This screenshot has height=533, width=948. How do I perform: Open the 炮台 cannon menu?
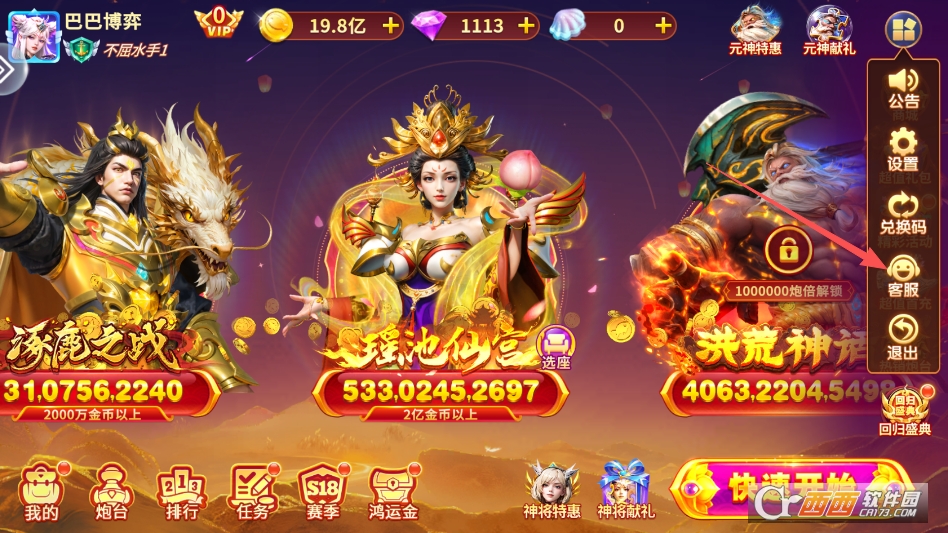coord(109,492)
